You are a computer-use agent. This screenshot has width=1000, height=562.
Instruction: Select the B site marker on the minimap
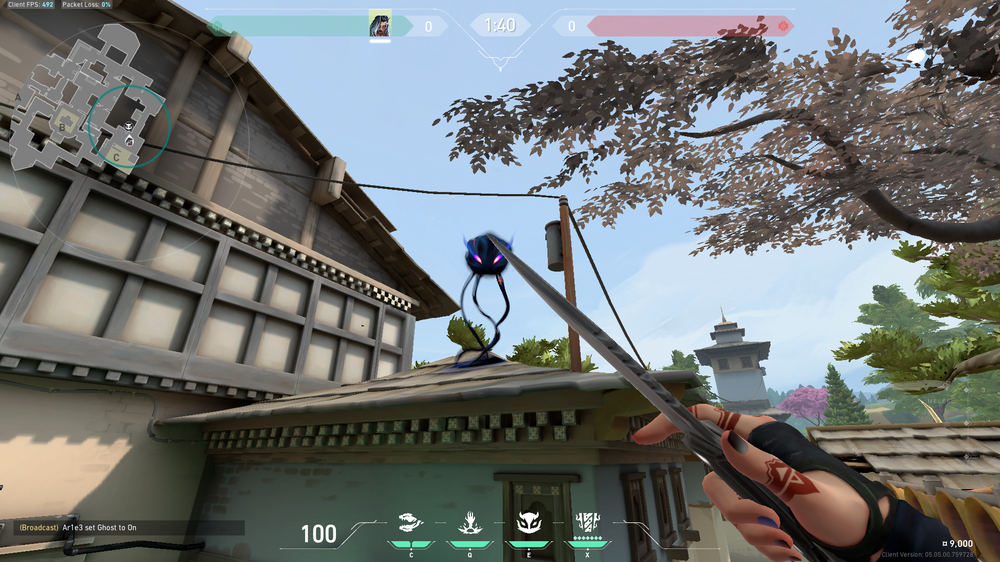point(64,126)
